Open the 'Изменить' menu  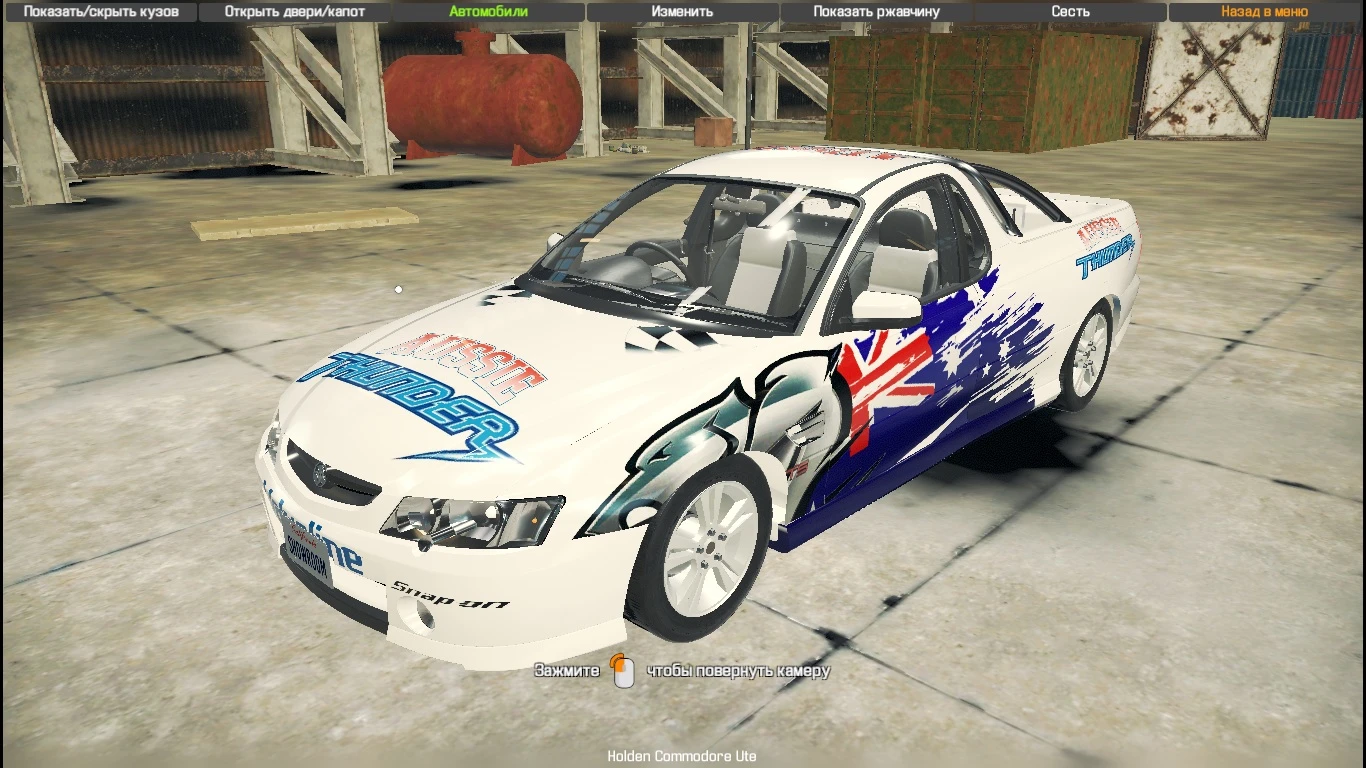coord(681,11)
